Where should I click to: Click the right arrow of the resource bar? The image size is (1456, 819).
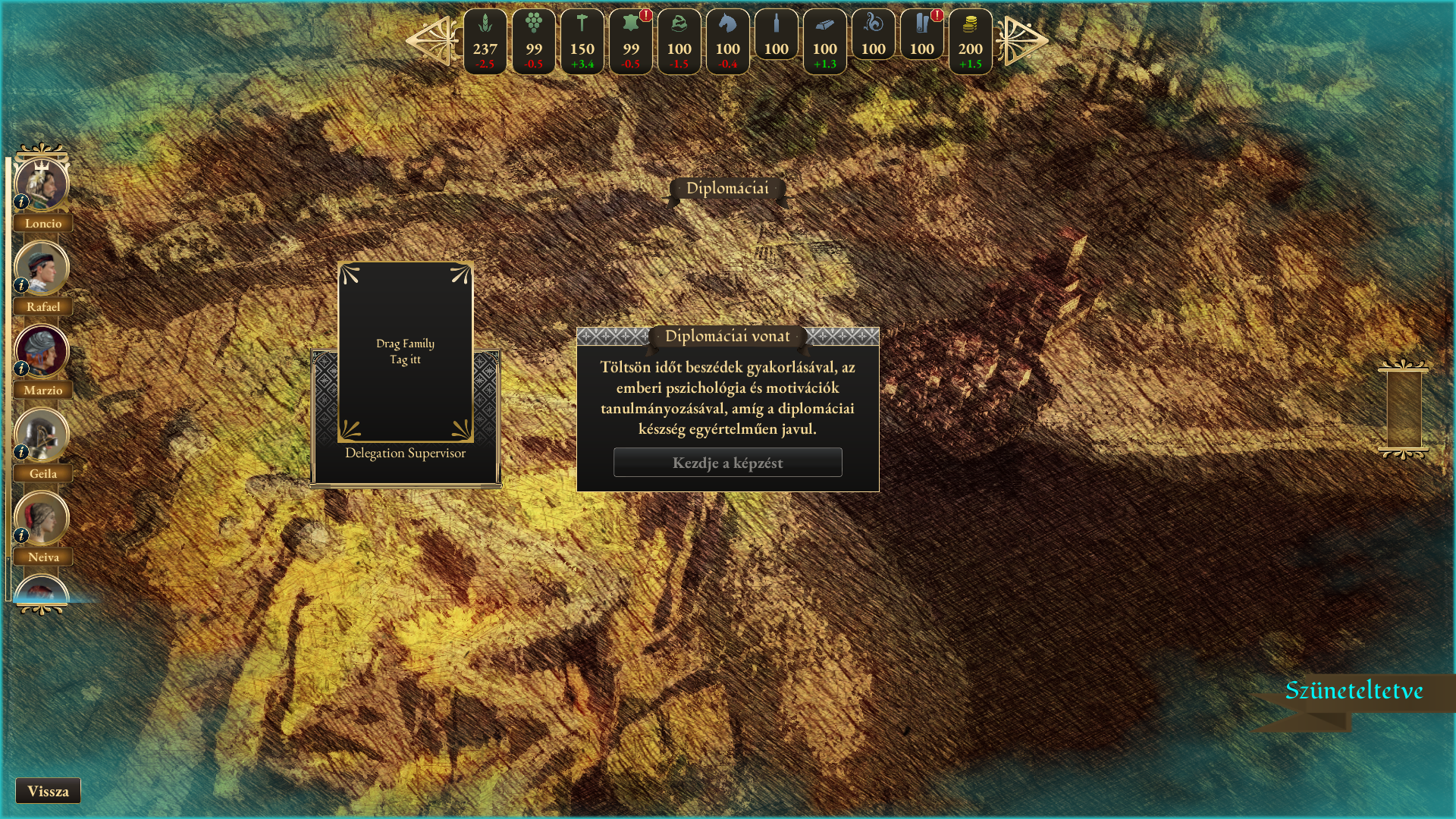(x=1022, y=41)
